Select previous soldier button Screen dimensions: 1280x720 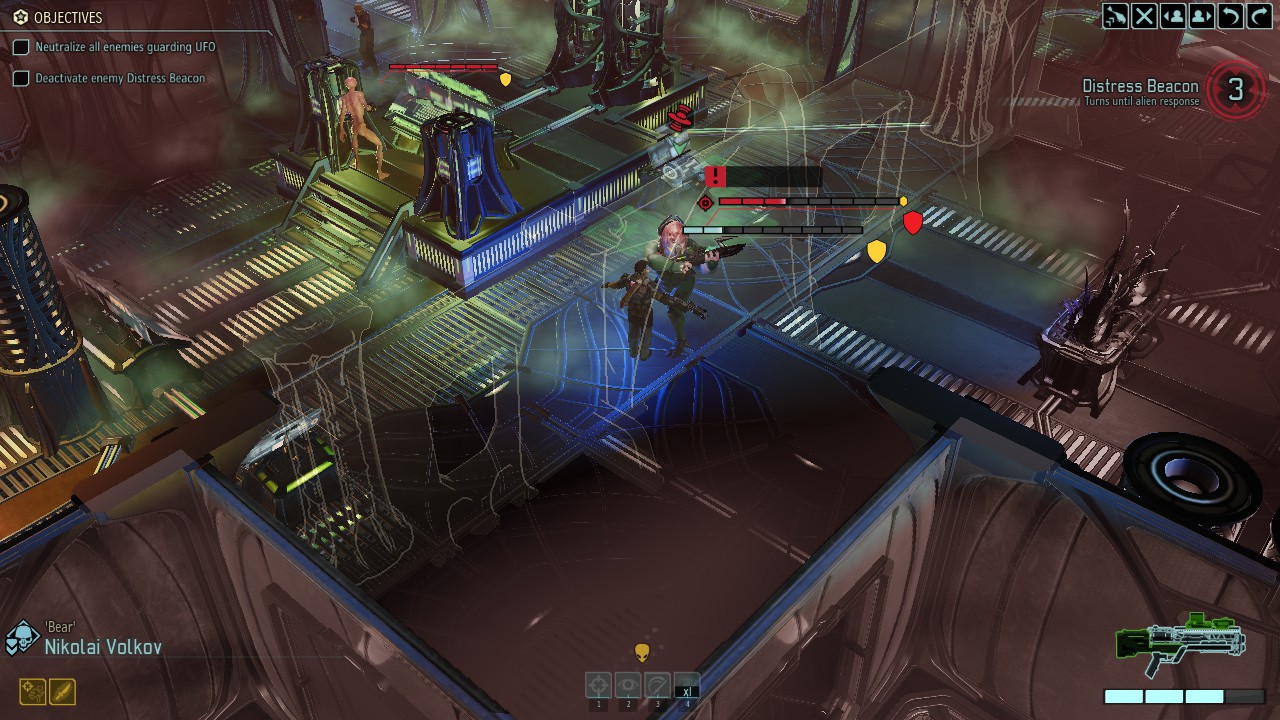coord(1173,15)
